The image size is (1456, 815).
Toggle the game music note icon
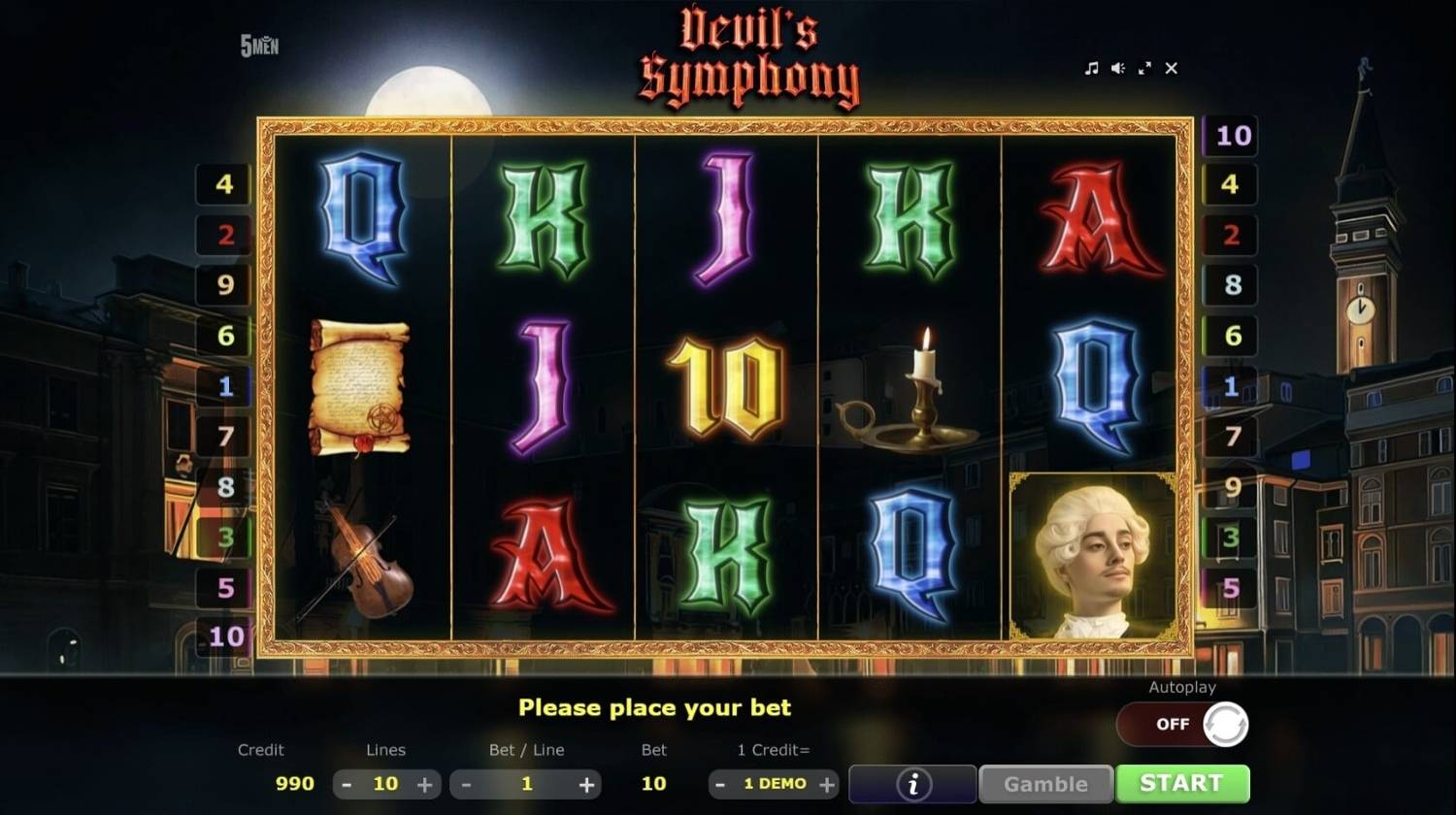(x=1090, y=69)
